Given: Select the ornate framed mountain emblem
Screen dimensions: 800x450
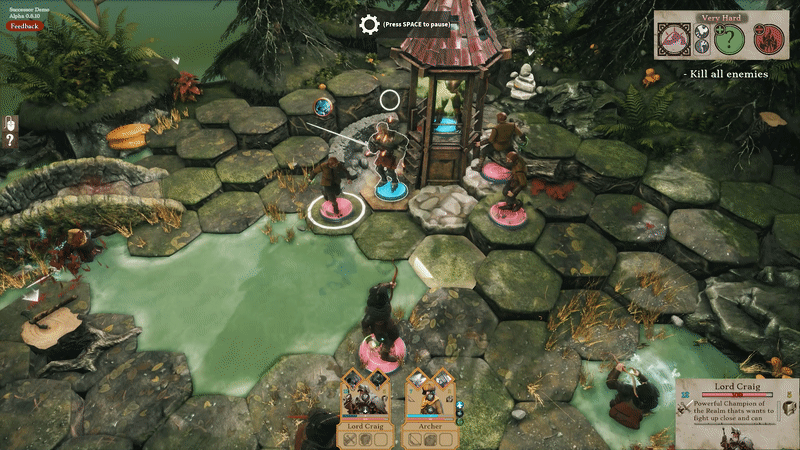Looking at the screenshot, I should tap(675, 41).
